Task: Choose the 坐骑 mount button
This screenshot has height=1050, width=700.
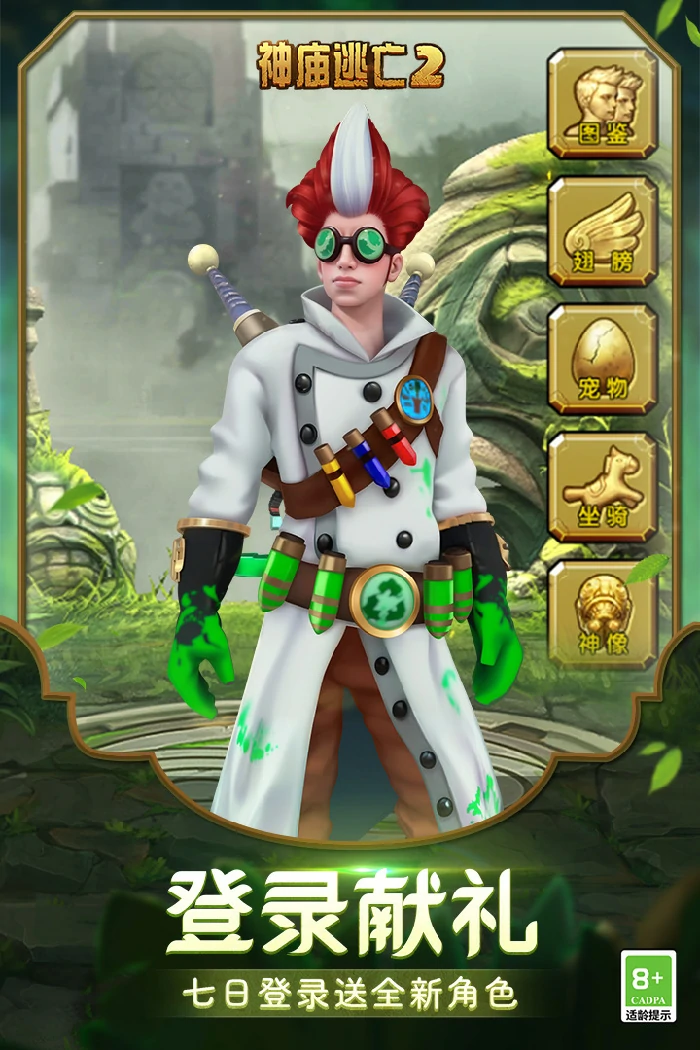Action: 602,487
